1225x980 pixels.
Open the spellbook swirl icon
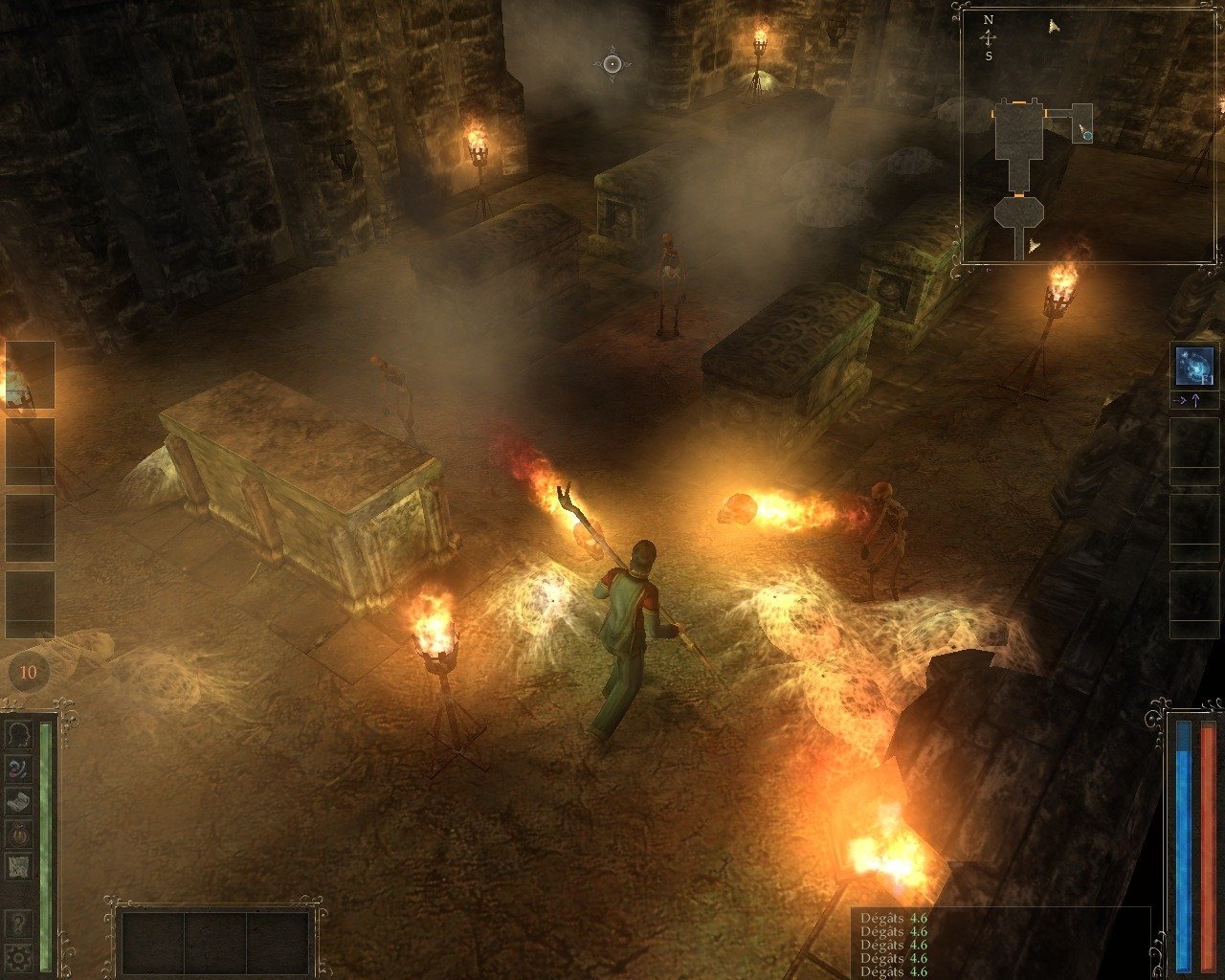pos(18,768)
